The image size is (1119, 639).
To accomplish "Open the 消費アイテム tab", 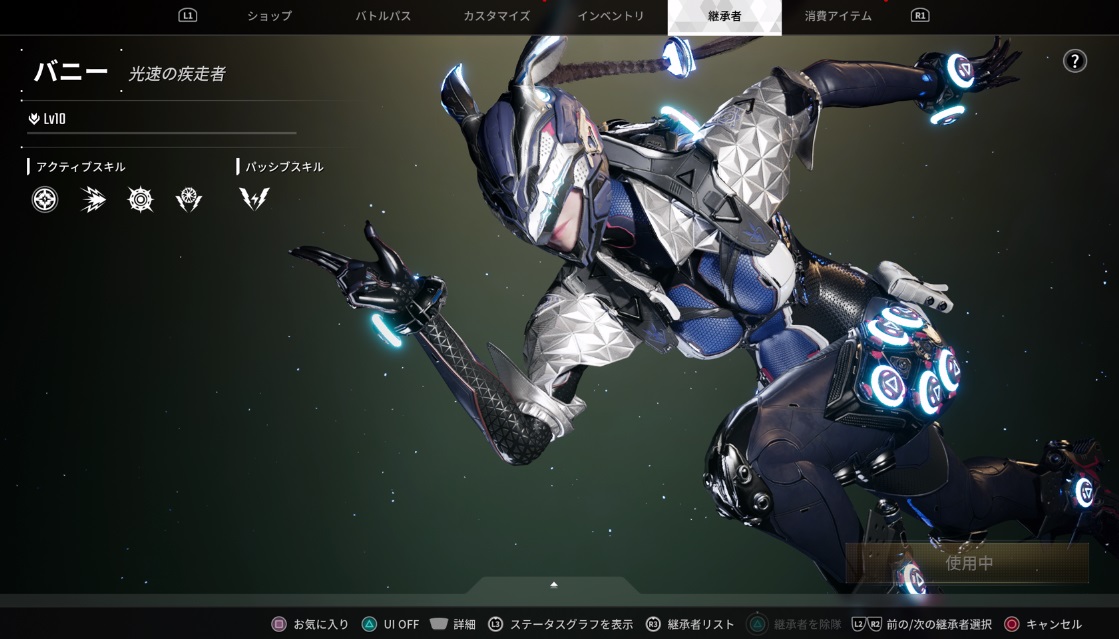I will (x=838, y=16).
